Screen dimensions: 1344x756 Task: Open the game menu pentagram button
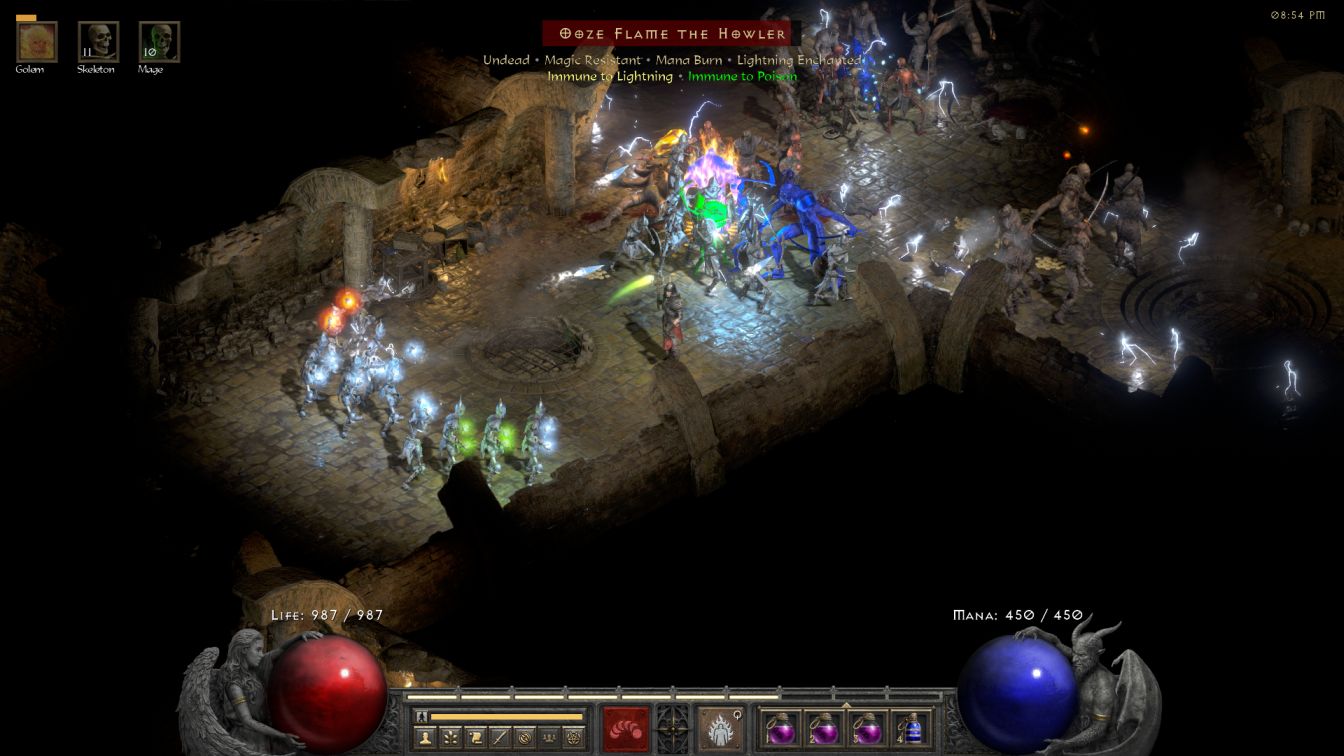point(573,738)
